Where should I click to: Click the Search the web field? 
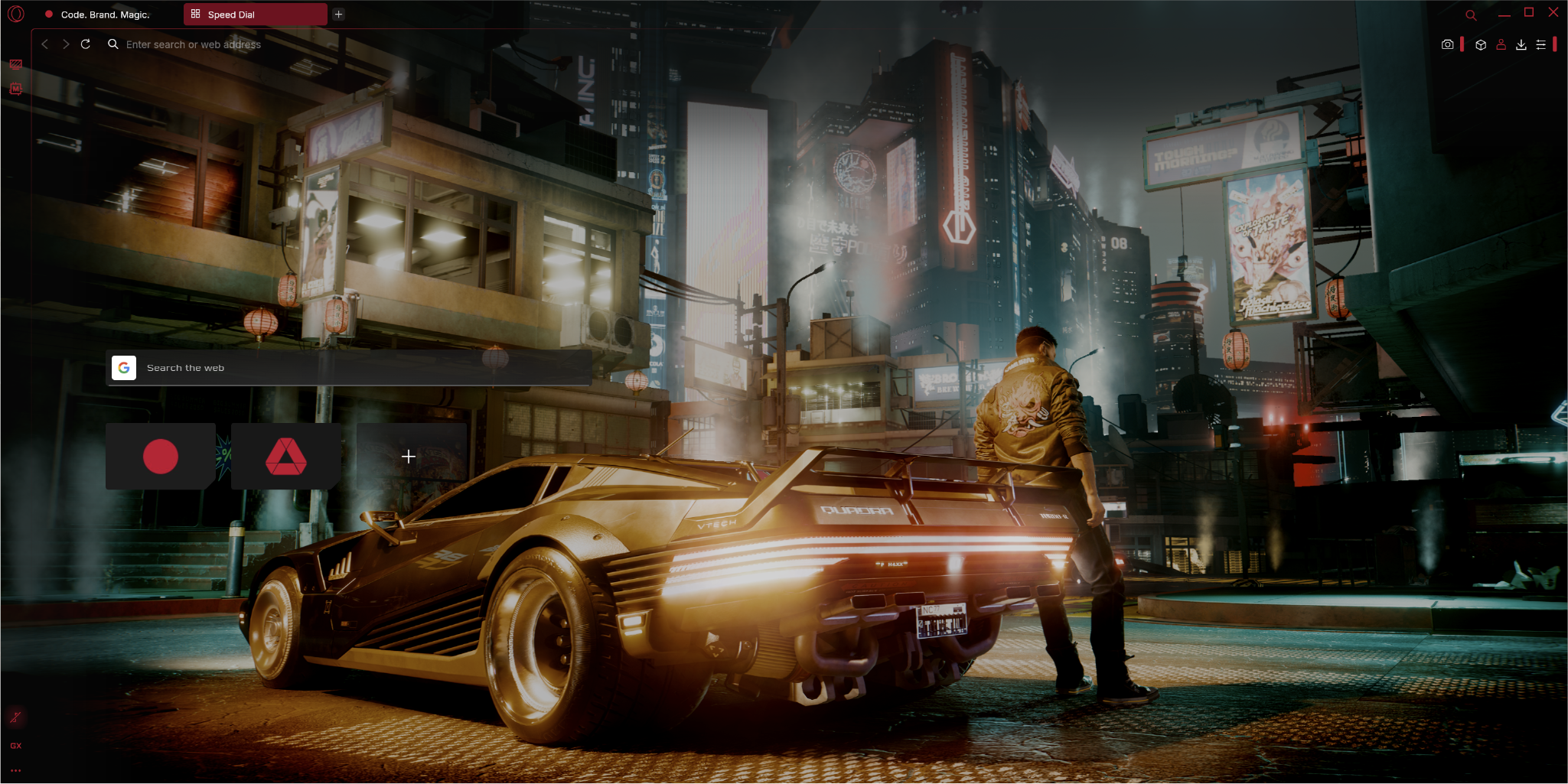(306, 368)
